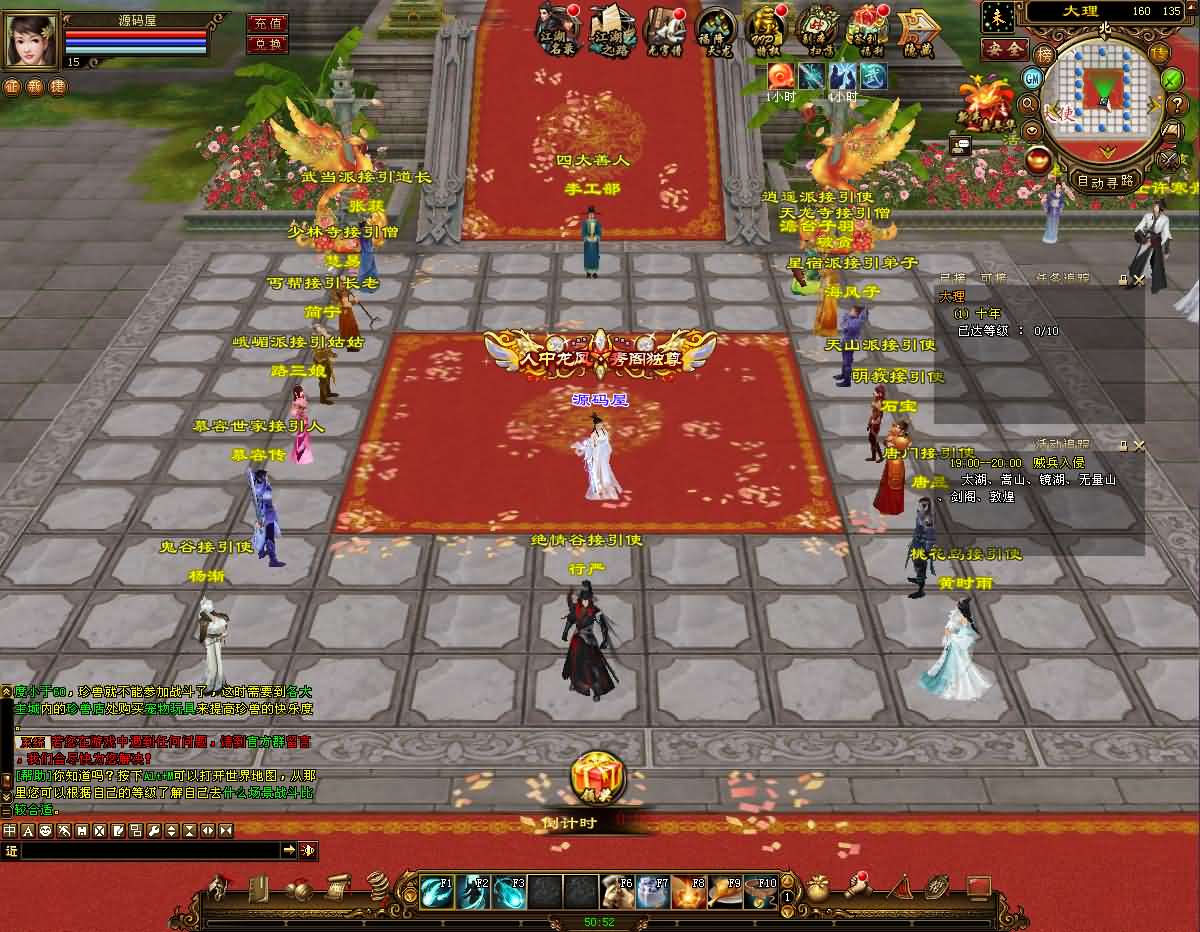Click the blue GM button
This screenshot has width=1200, height=932.
pyautogui.click(x=1032, y=78)
